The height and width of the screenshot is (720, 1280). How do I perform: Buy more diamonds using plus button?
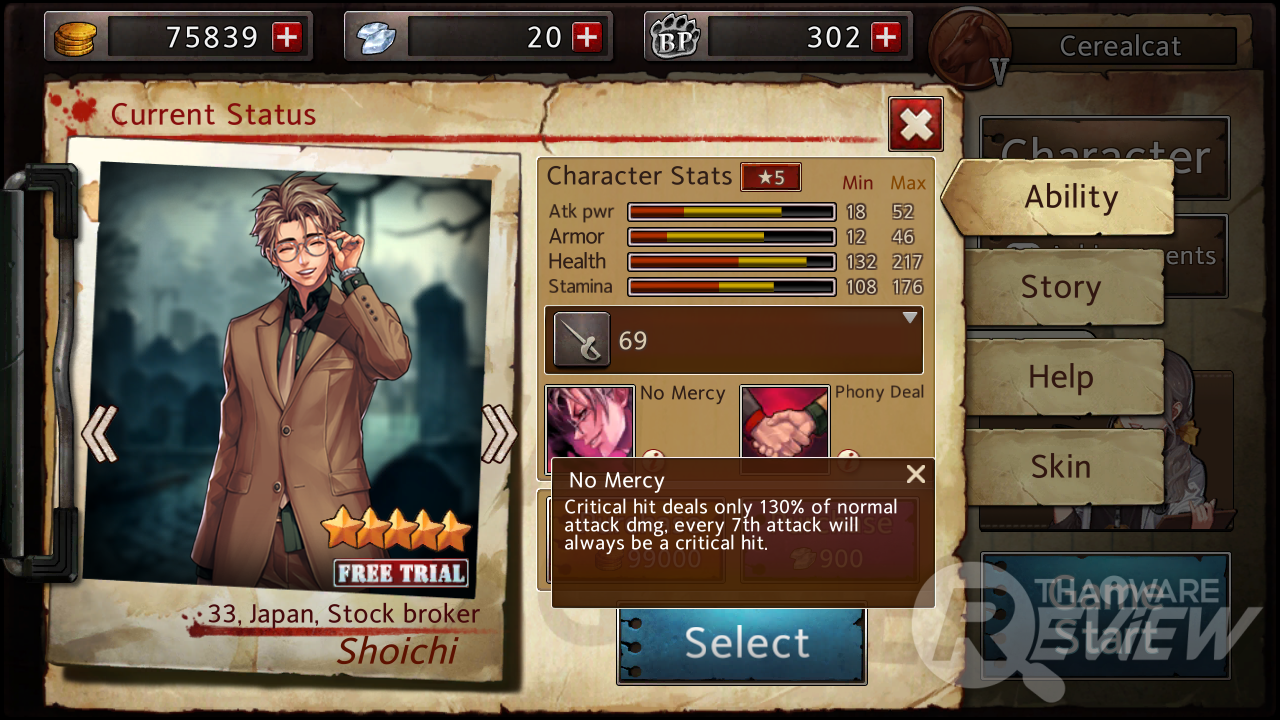pyautogui.click(x=587, y=38)
